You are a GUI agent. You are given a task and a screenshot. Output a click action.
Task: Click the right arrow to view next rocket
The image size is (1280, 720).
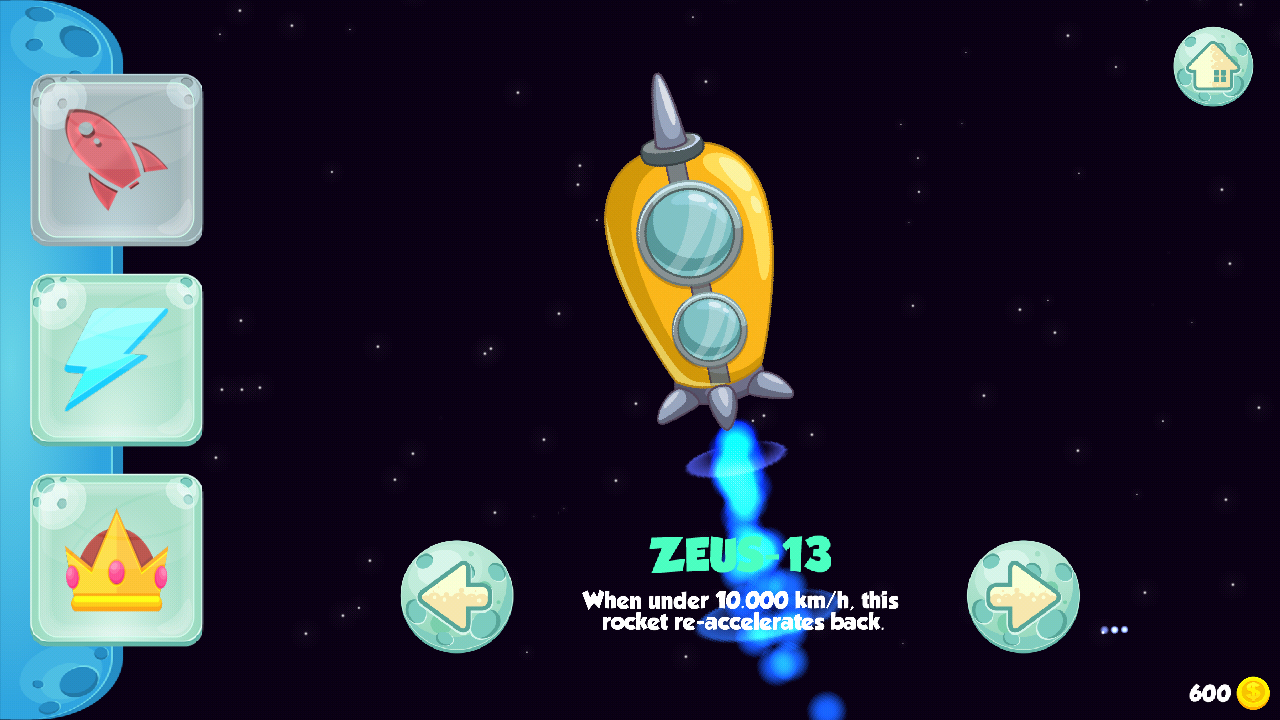(x=1023, y=595)
